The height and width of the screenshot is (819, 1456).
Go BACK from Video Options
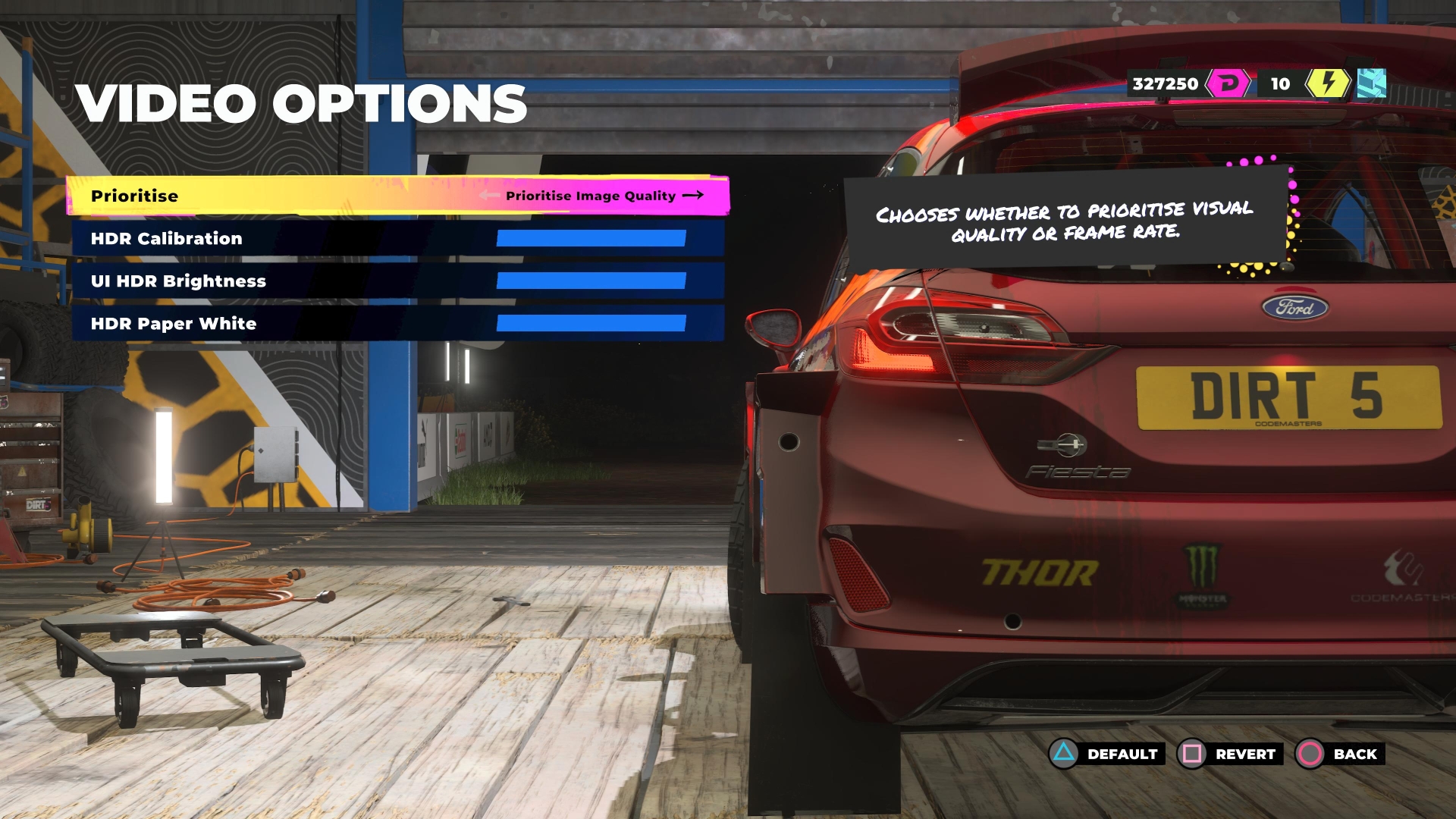(1340, 754)
